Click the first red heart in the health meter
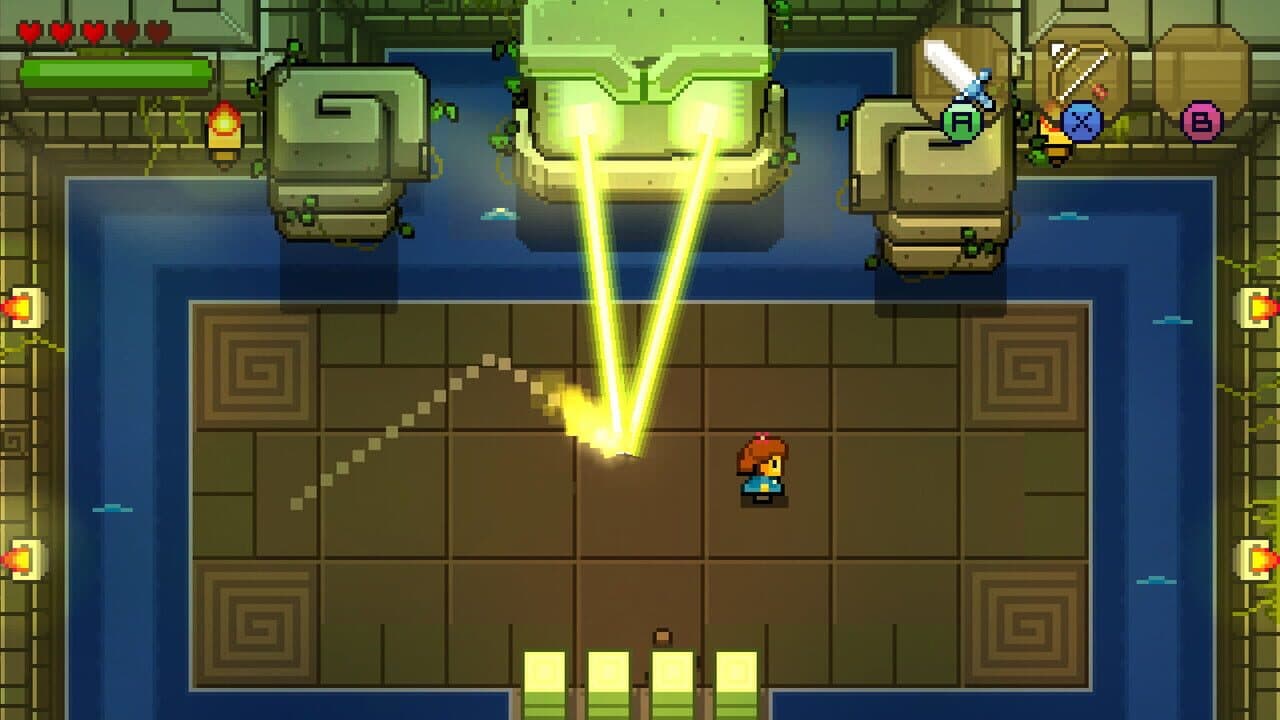Image resolution: width=1280 pixels, height=720 pixels. (x=30, y=30)
